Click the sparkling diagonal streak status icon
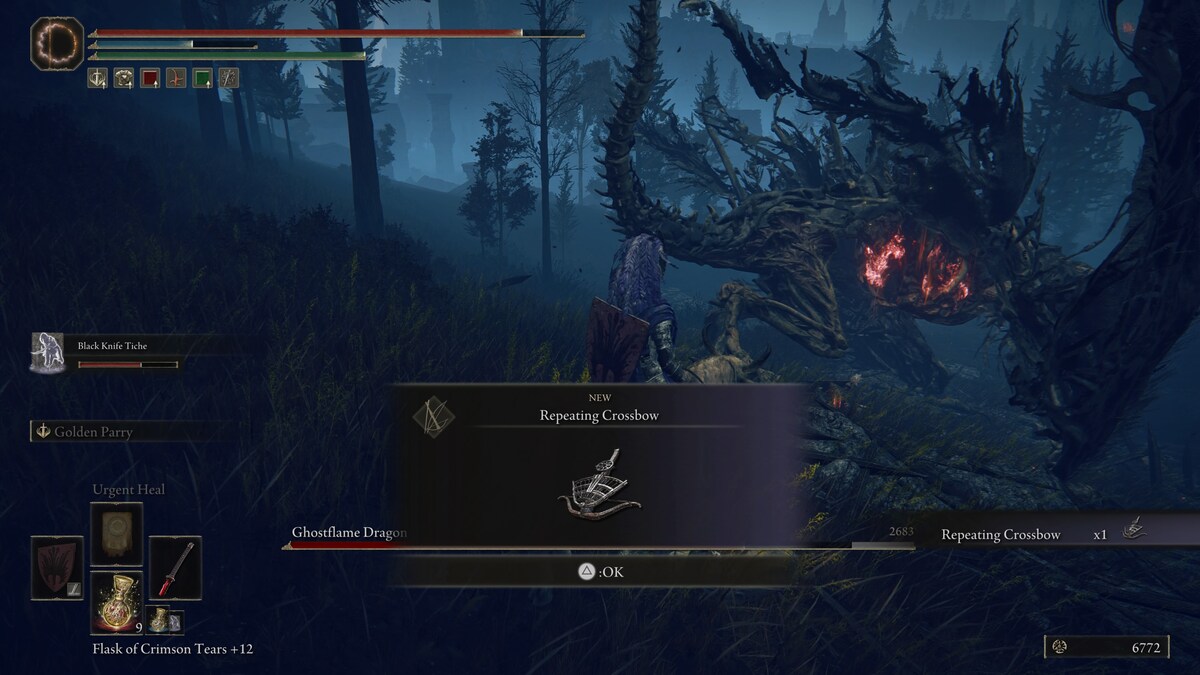This screenshot has height=675, width=1200. (228, 78)
